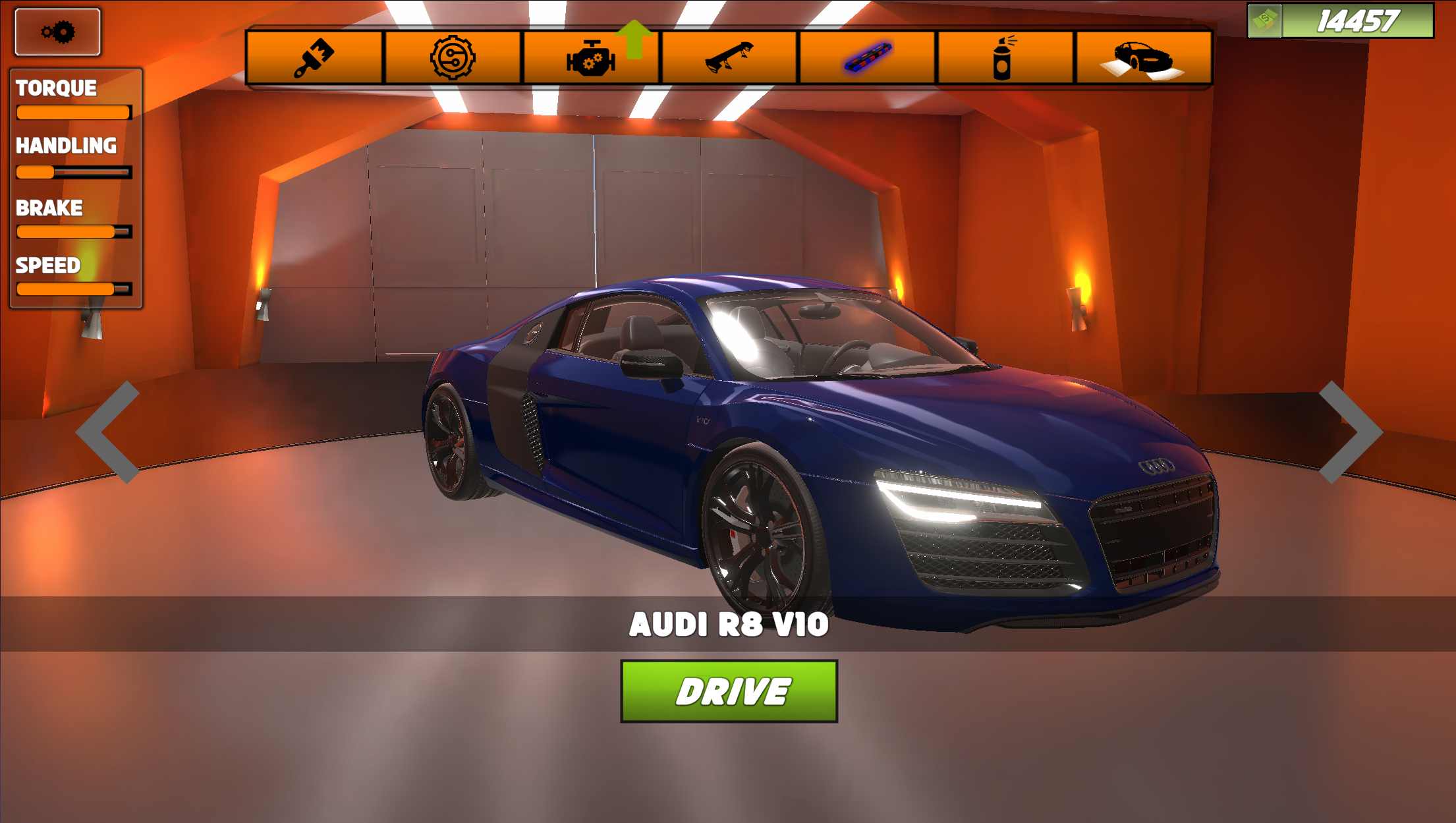Select the rear spoiler customization icon

728,57
